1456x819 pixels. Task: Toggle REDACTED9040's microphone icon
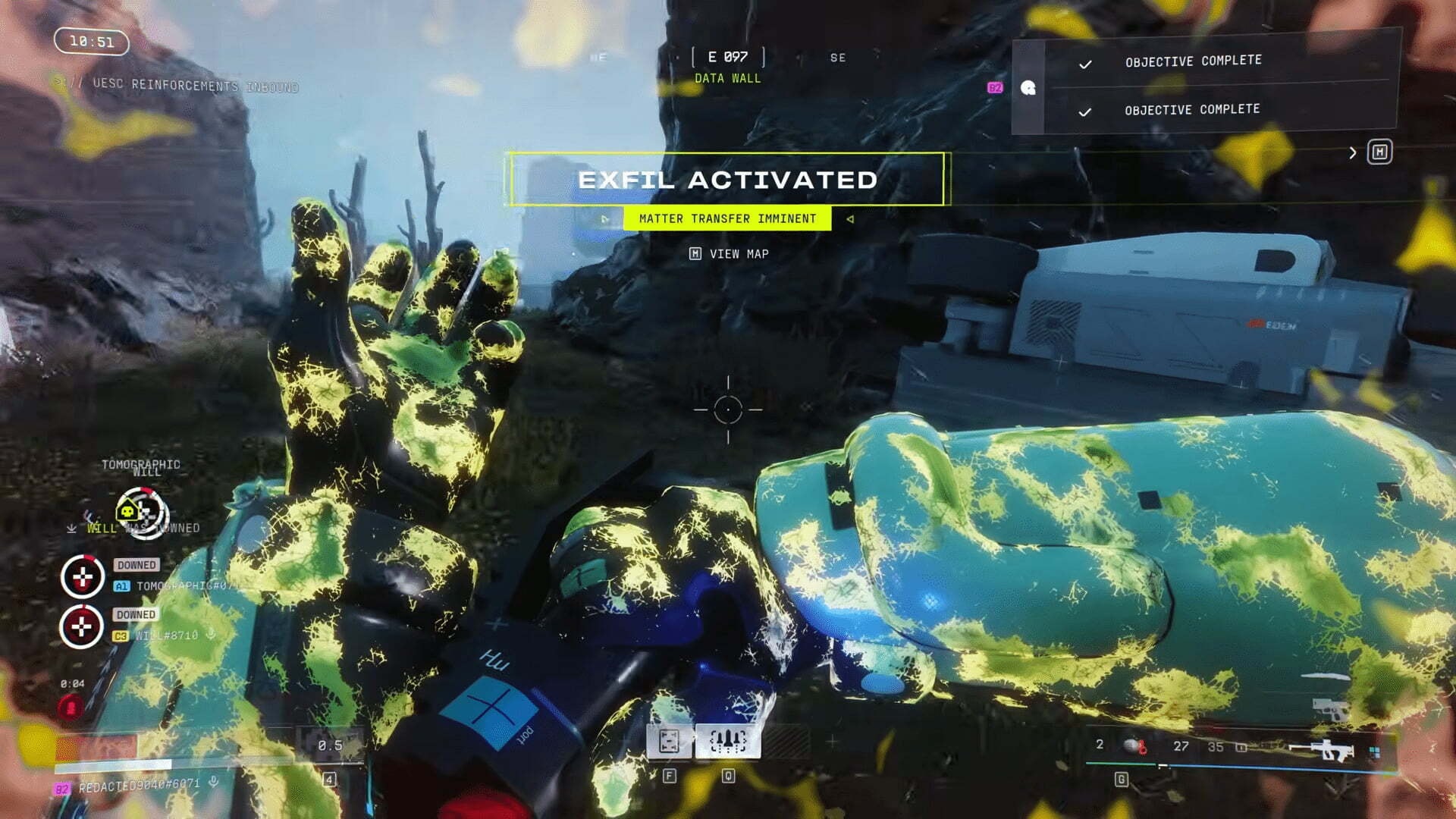click(x=214, y=782)
